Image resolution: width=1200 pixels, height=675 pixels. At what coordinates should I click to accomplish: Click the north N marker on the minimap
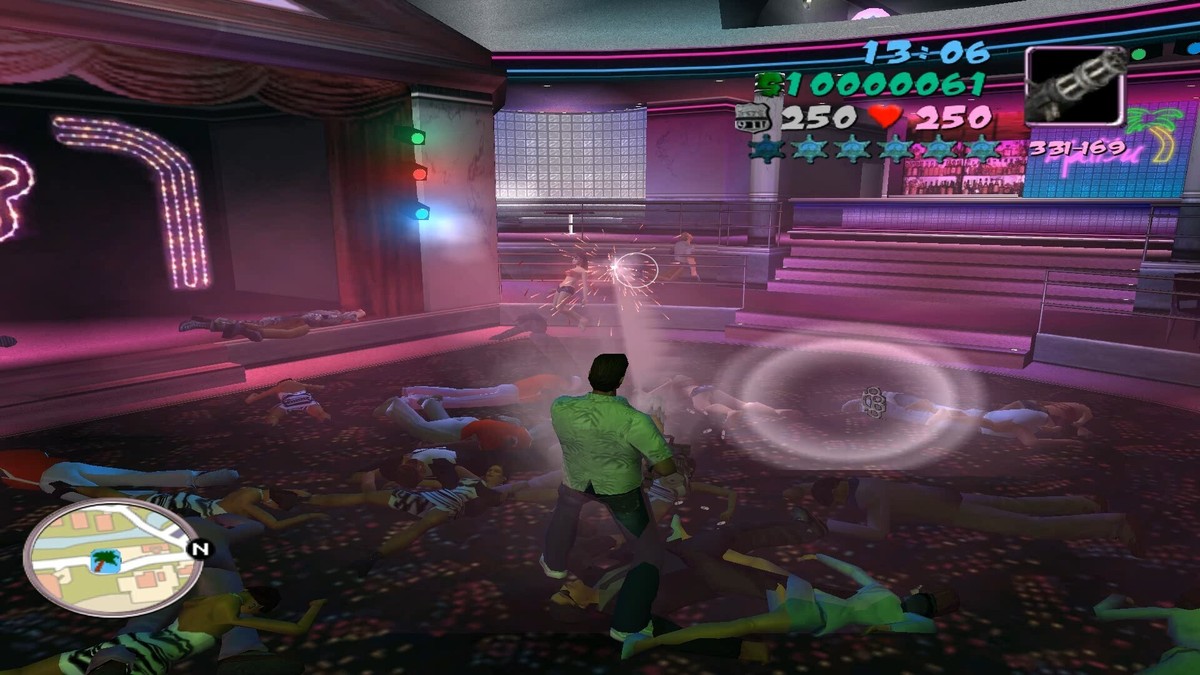coord(201,548)
